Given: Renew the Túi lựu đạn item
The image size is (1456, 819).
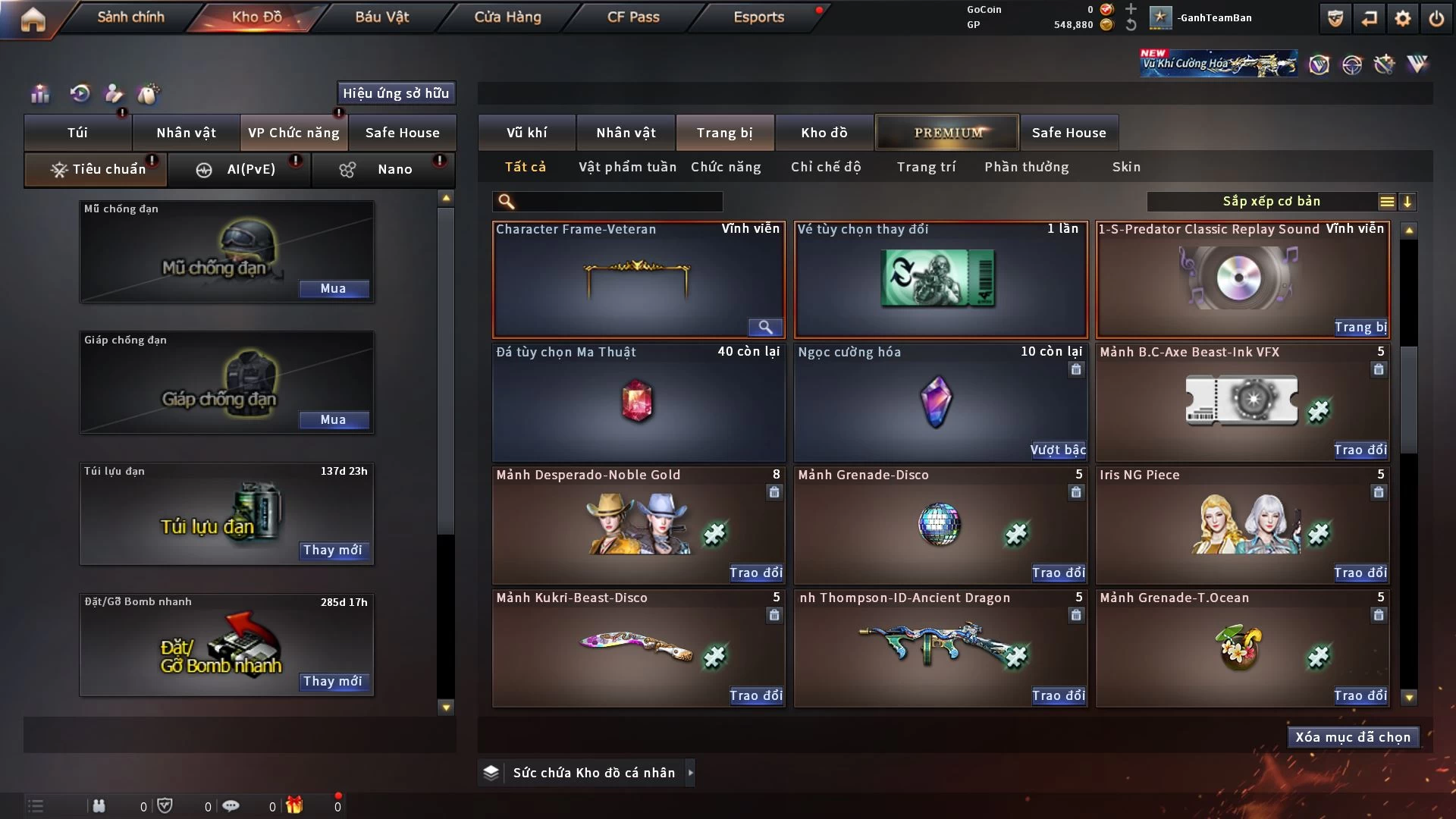Looking at the screenshot, I should point(332,550).
